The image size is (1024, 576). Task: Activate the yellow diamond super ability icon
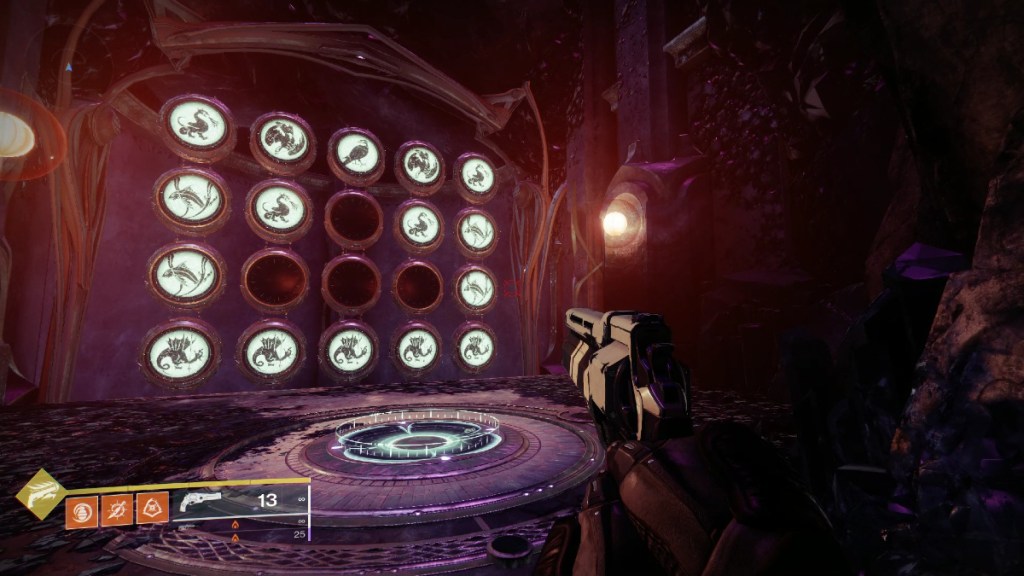(x=39, y=494)
